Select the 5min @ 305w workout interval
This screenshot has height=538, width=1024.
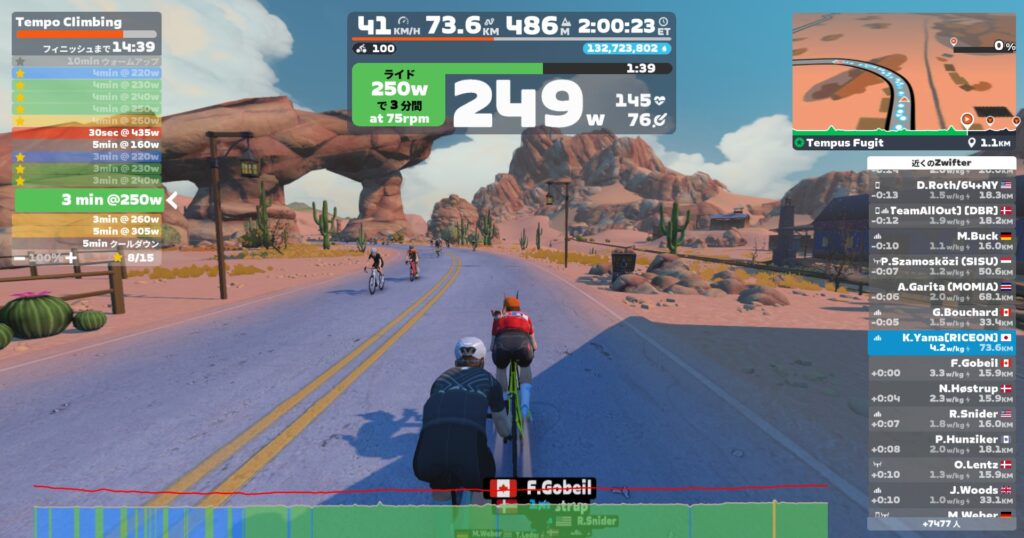88,231
